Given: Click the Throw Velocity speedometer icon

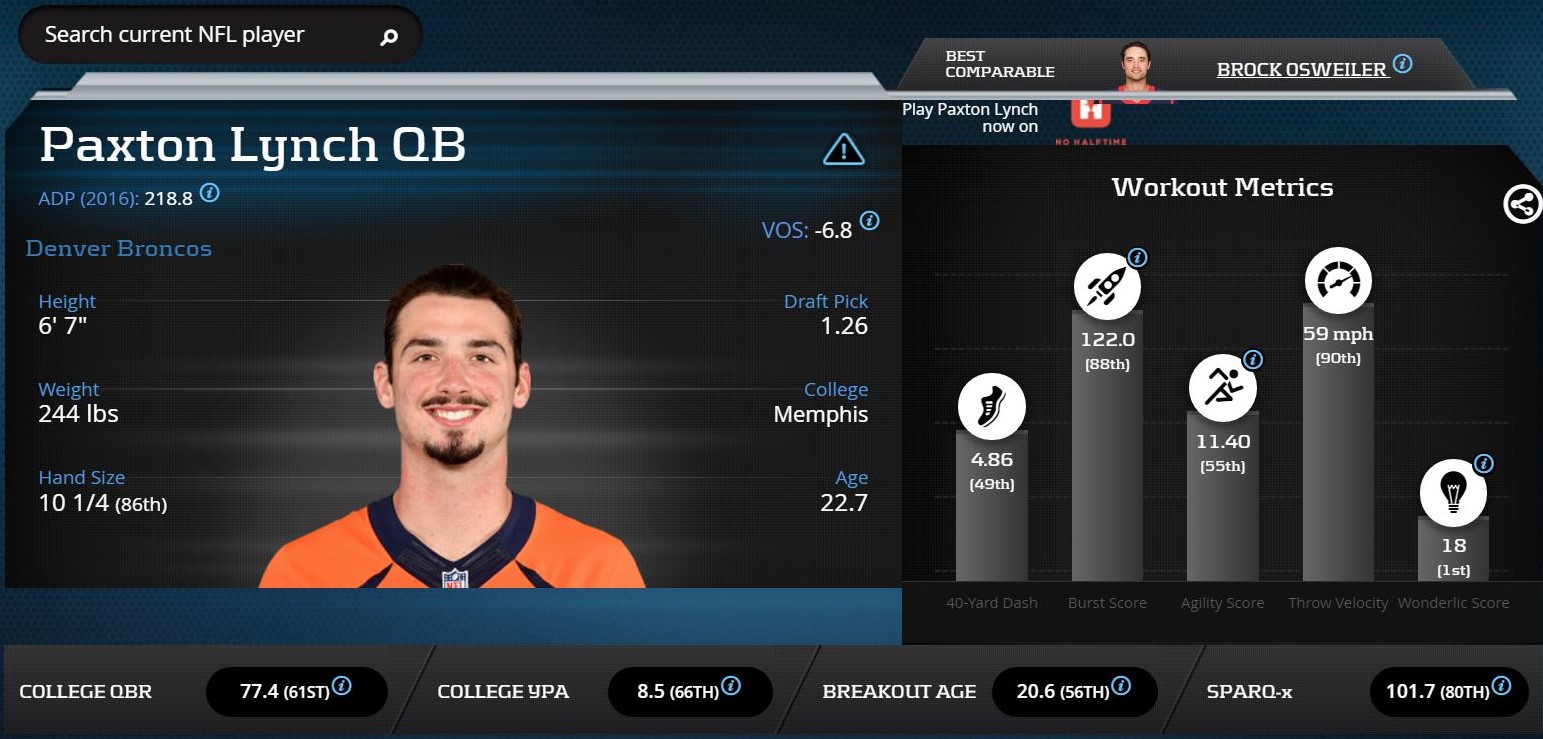Looking at the screenshot, I should 1338,281.
